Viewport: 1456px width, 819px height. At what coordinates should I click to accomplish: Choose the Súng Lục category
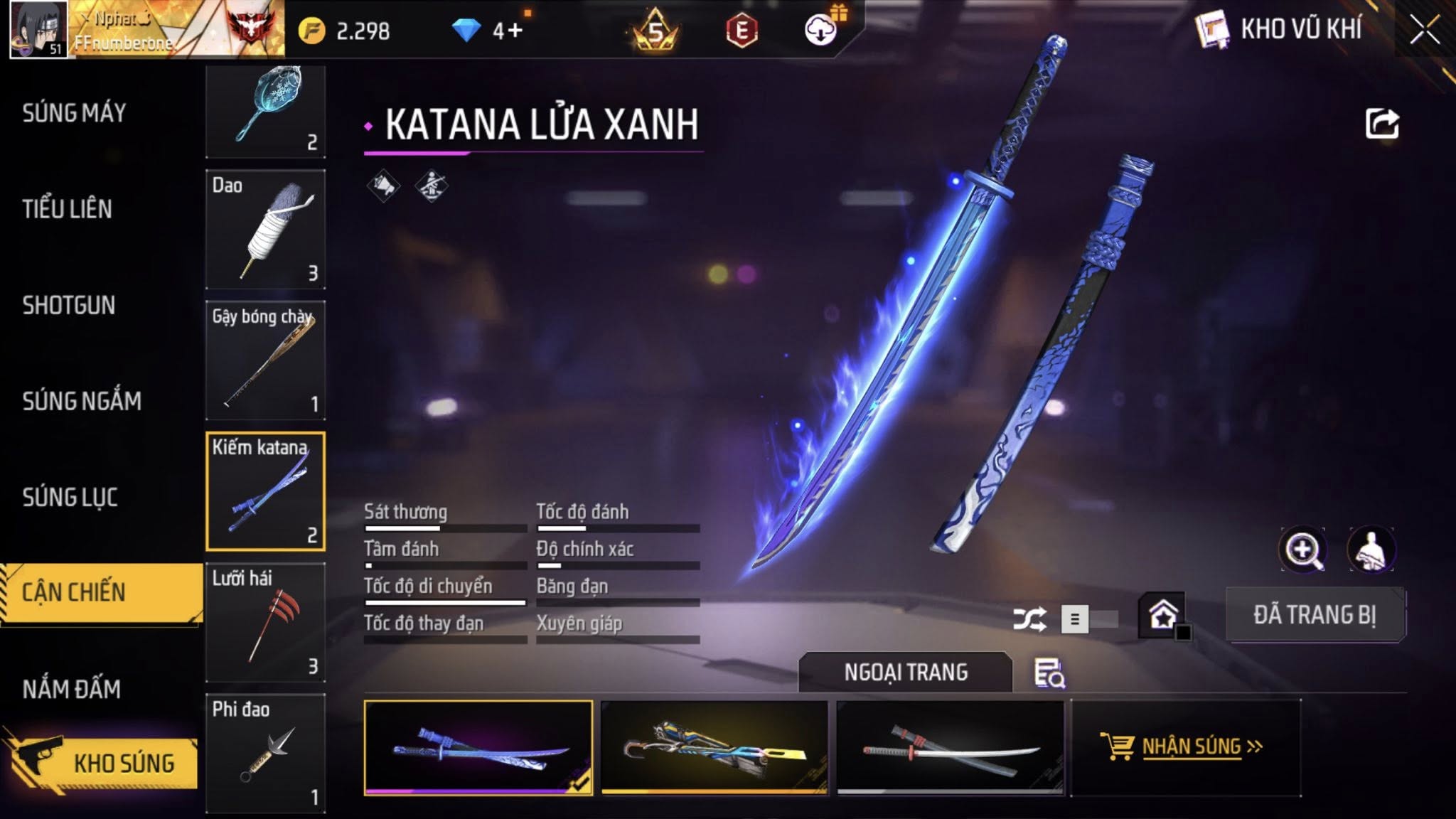point(70,497)
